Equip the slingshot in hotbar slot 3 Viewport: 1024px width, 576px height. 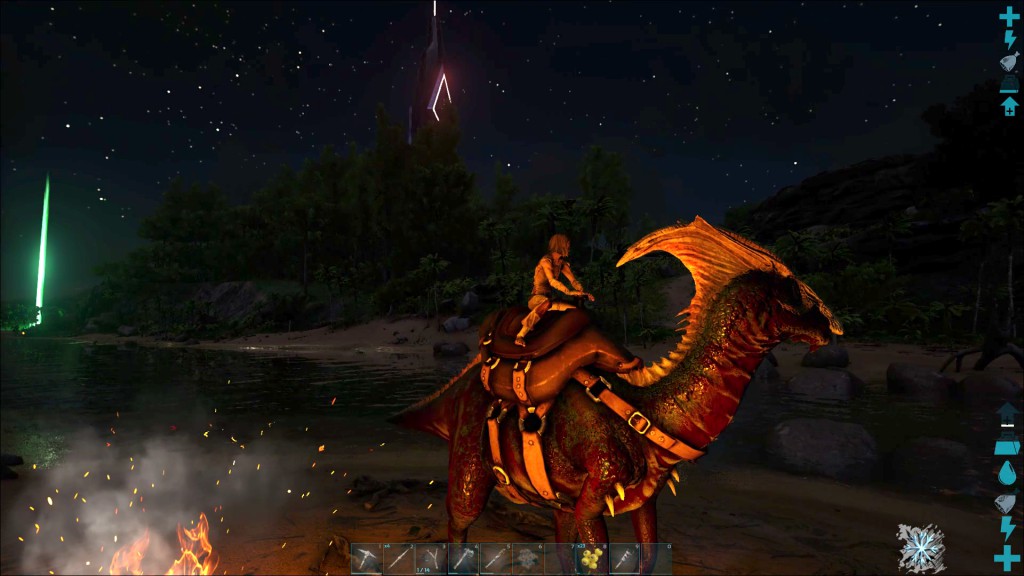tap(431, 559)
